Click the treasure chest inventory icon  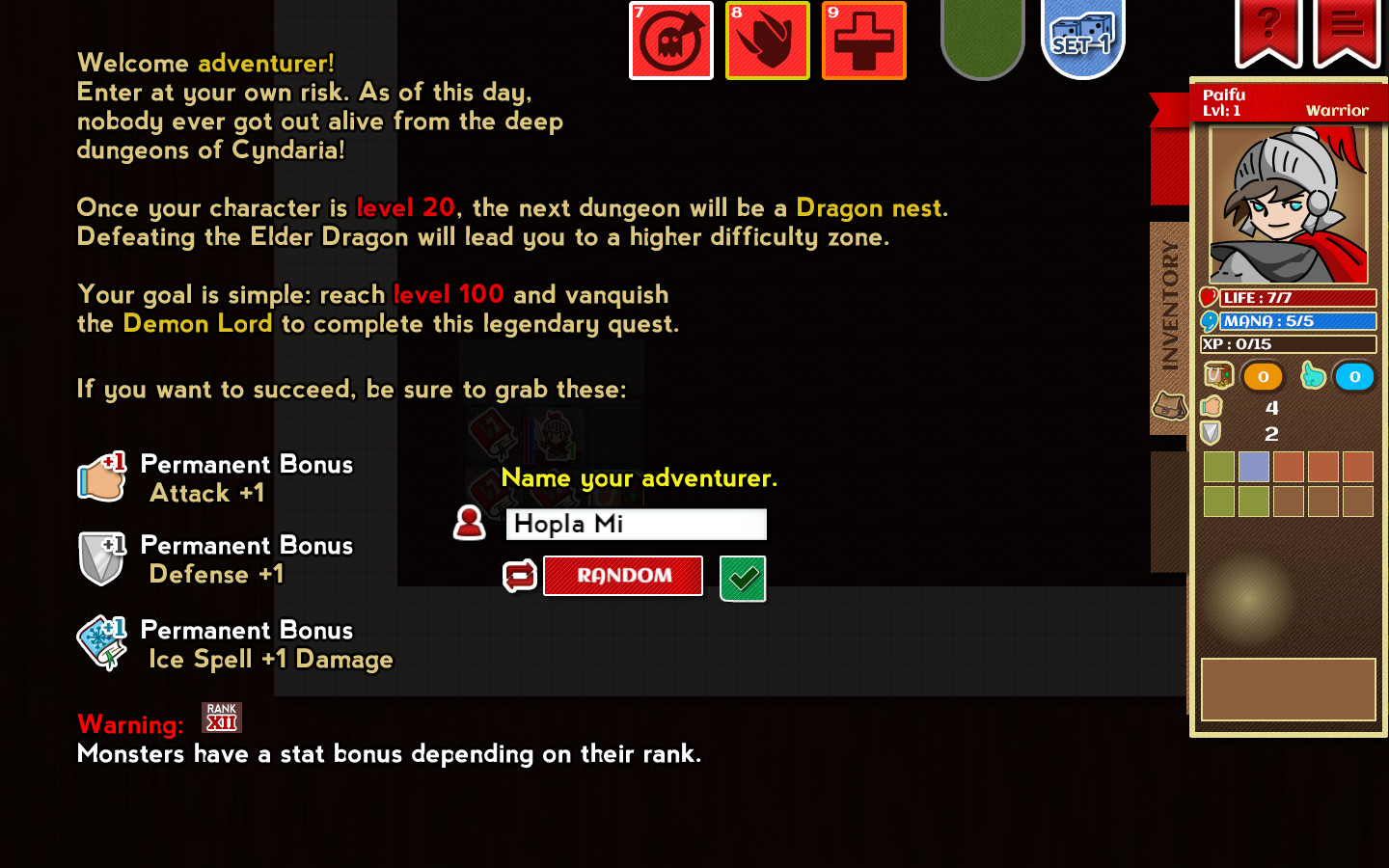click(x=1217, y=375)
